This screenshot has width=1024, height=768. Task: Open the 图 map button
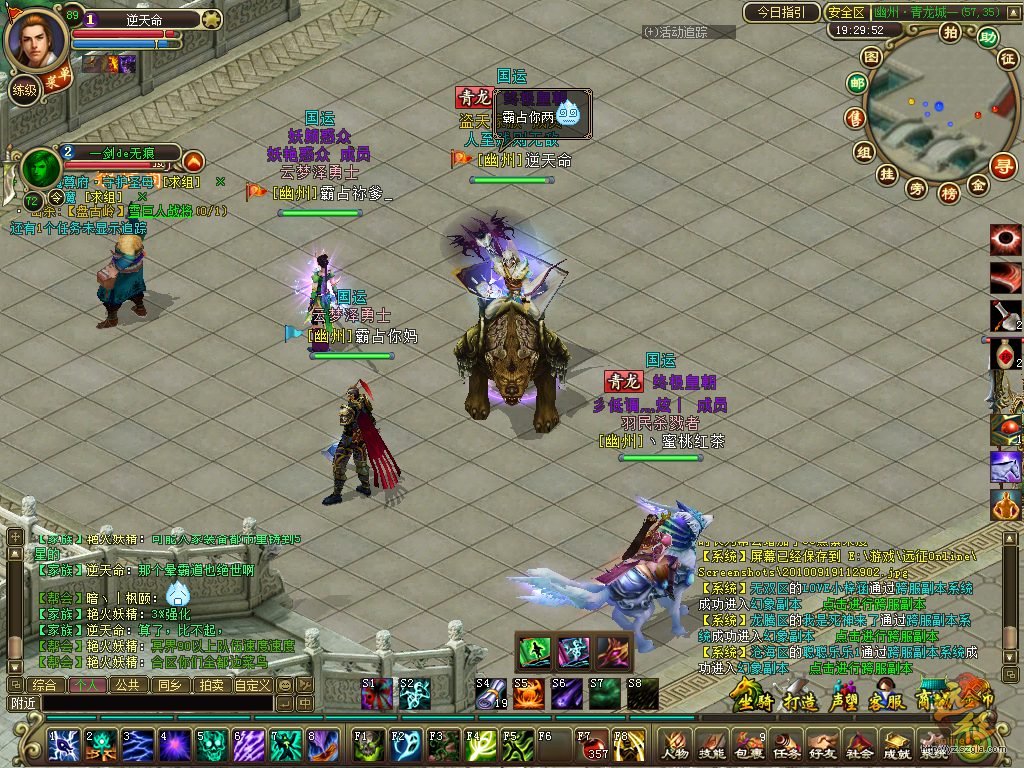[x=871, y=58]
